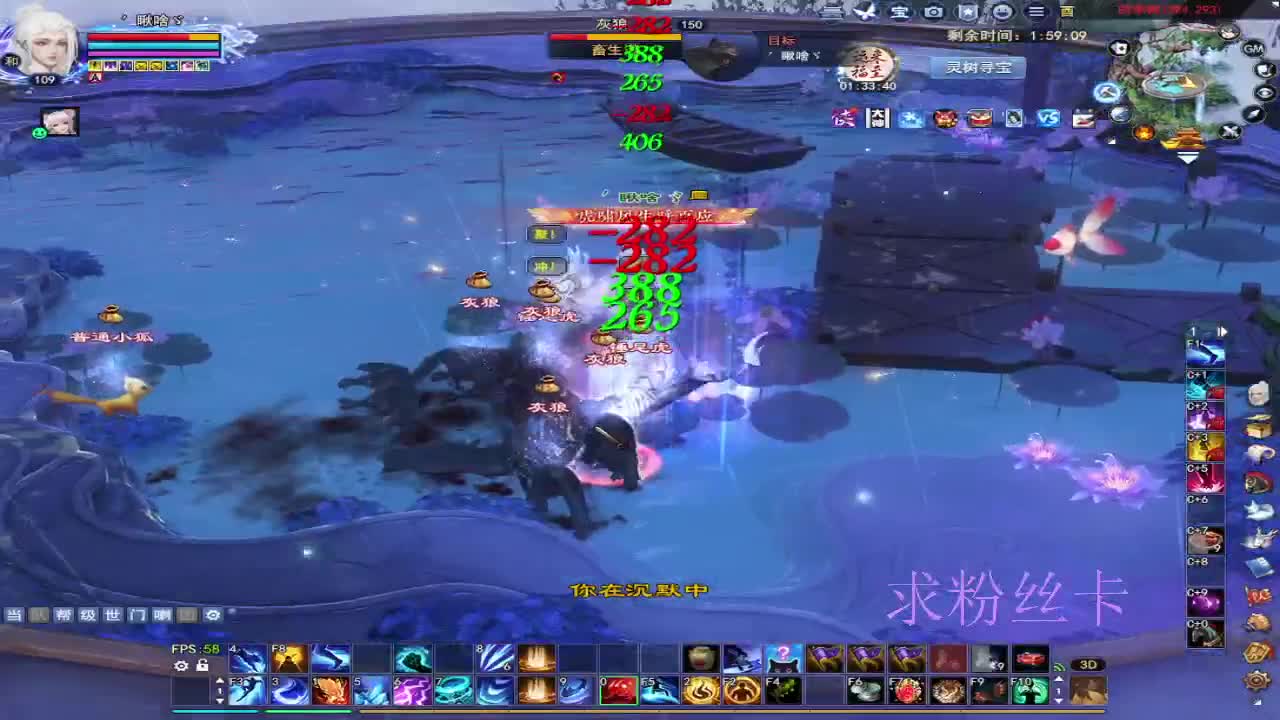The width and height of the screenshot is (1280, 720).
Task: Click the 宝 treasure icon on top toolbar
Action: coord(900,11)
